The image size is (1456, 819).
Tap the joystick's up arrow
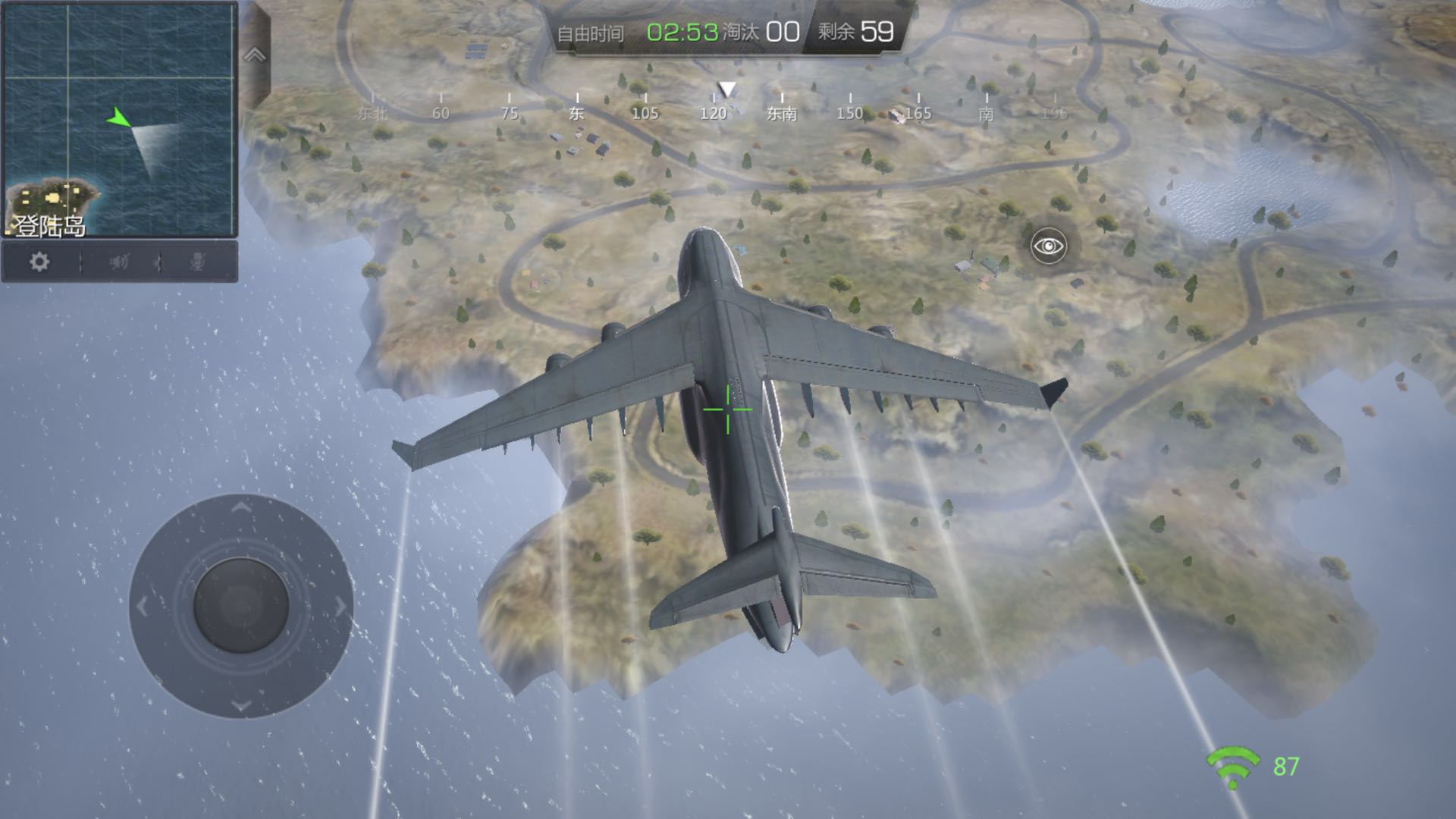pos(241,507)
